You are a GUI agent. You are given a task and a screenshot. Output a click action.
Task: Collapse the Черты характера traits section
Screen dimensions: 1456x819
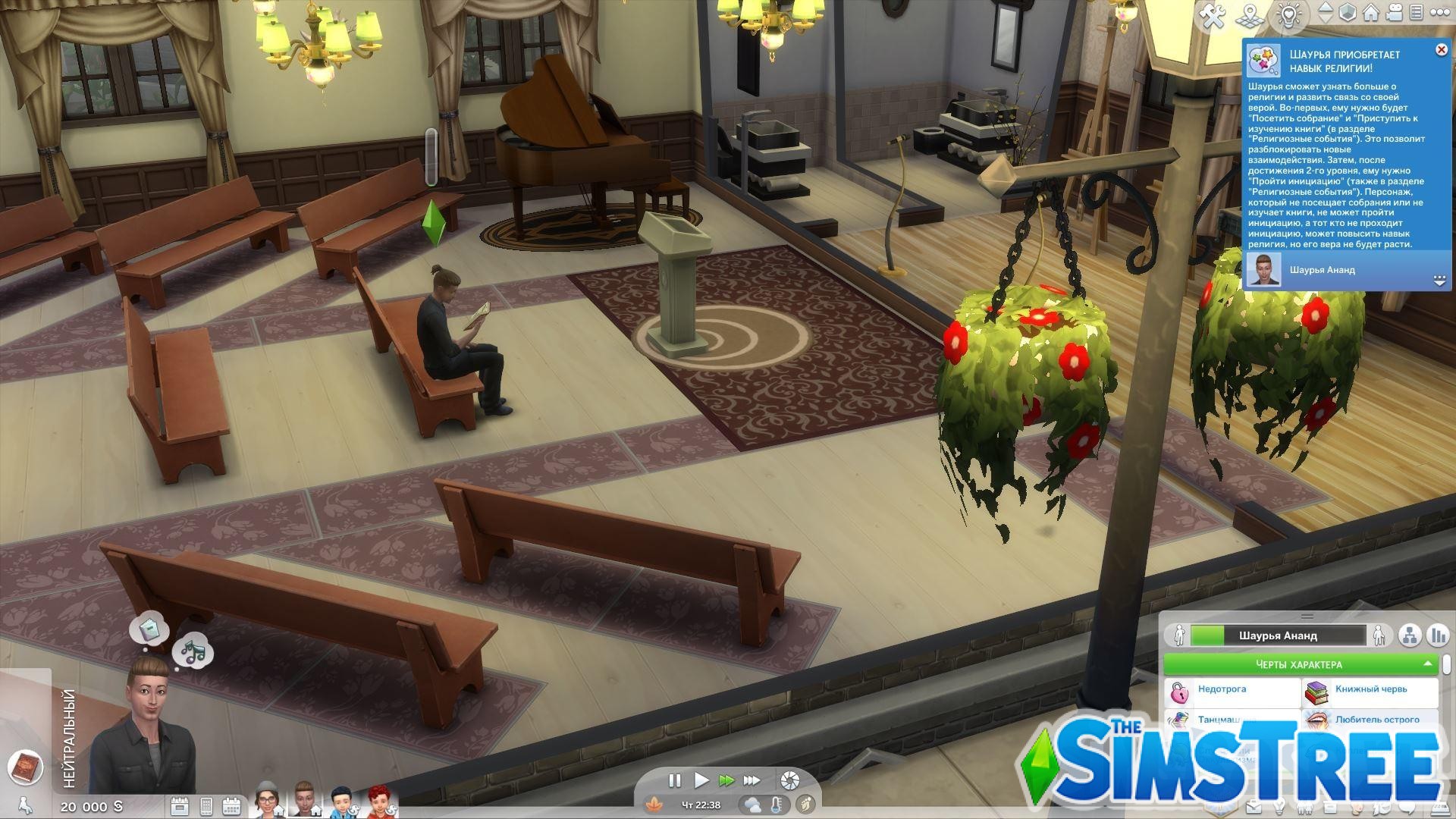(x=1428, y=664)
